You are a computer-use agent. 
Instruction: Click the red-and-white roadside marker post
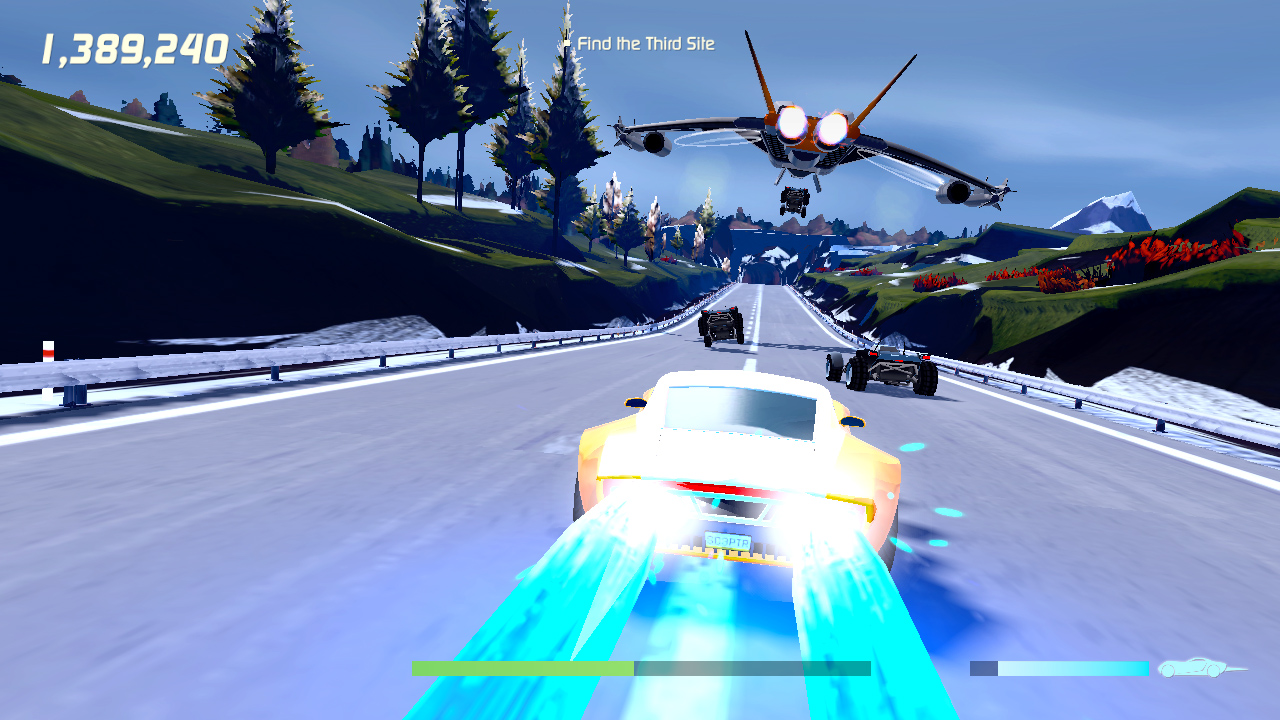(x=46, y=352)
